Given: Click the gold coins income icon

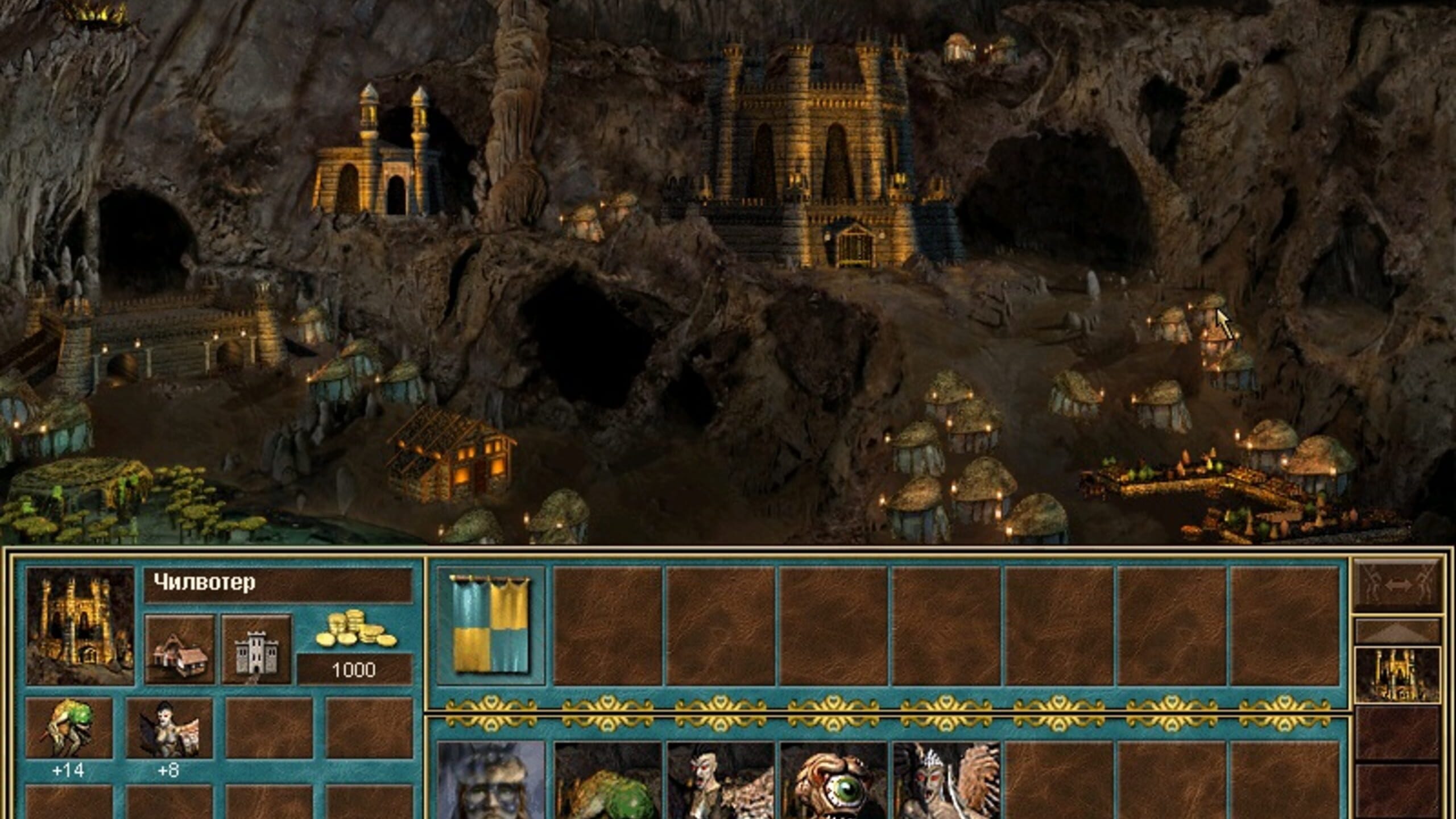Looking at the screenshot, I should pos(355,630).
